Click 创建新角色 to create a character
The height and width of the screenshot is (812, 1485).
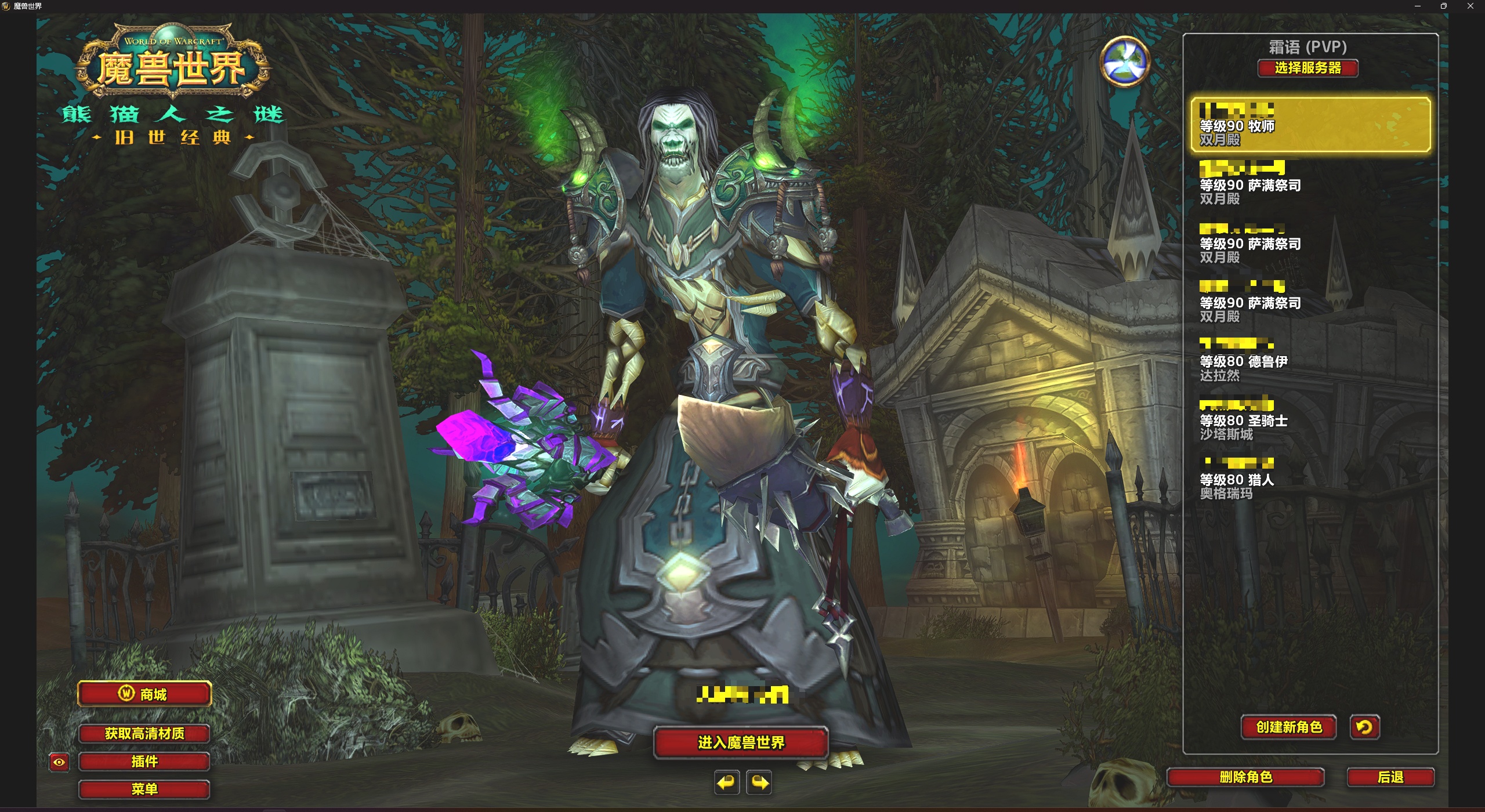click(1288, 727)
